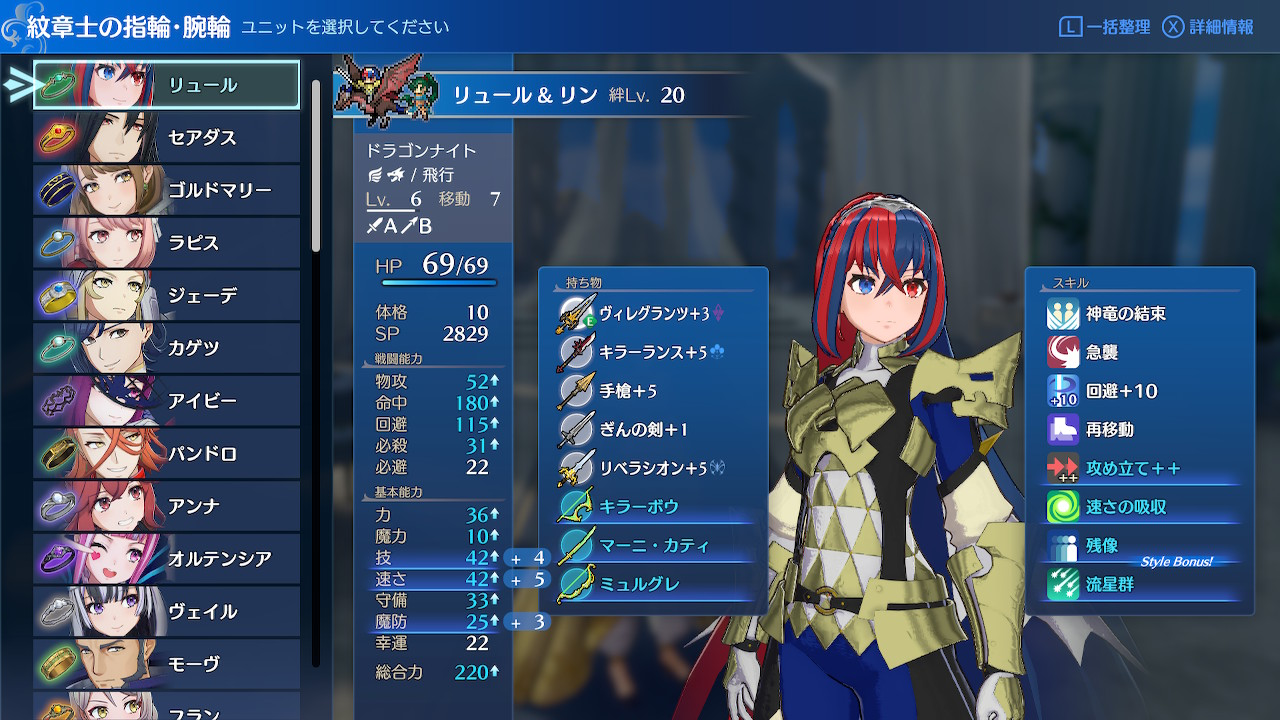Select the ヴェイル unit row

tap(167, 611)
